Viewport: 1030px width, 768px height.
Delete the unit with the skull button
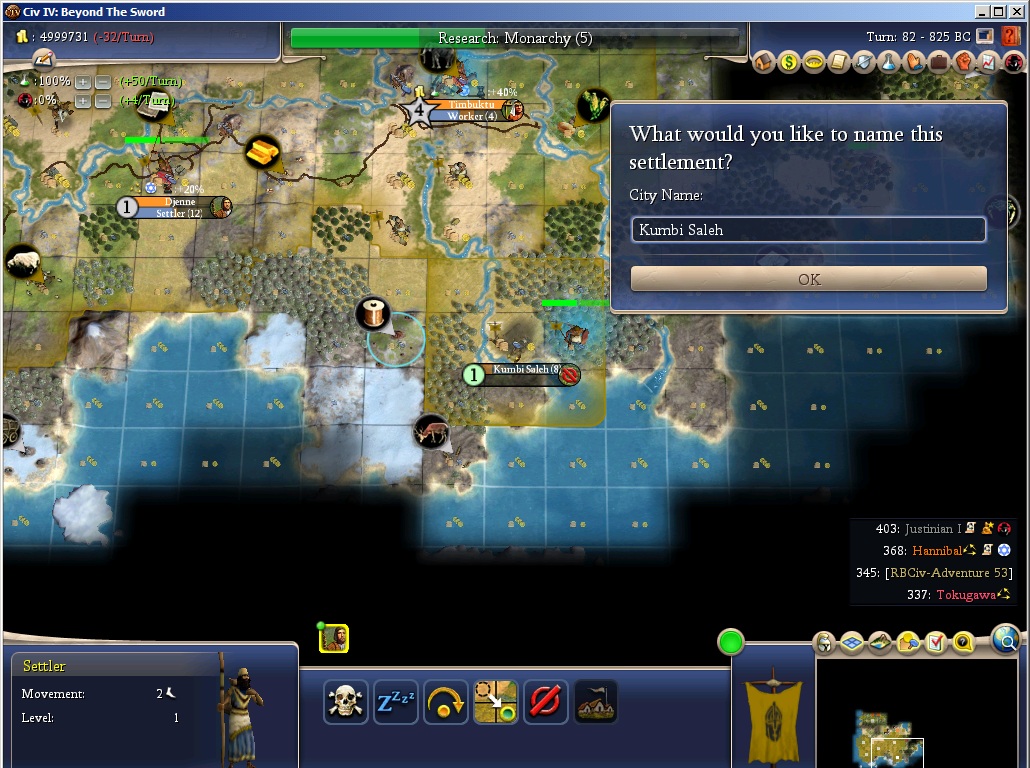point(345,702)
